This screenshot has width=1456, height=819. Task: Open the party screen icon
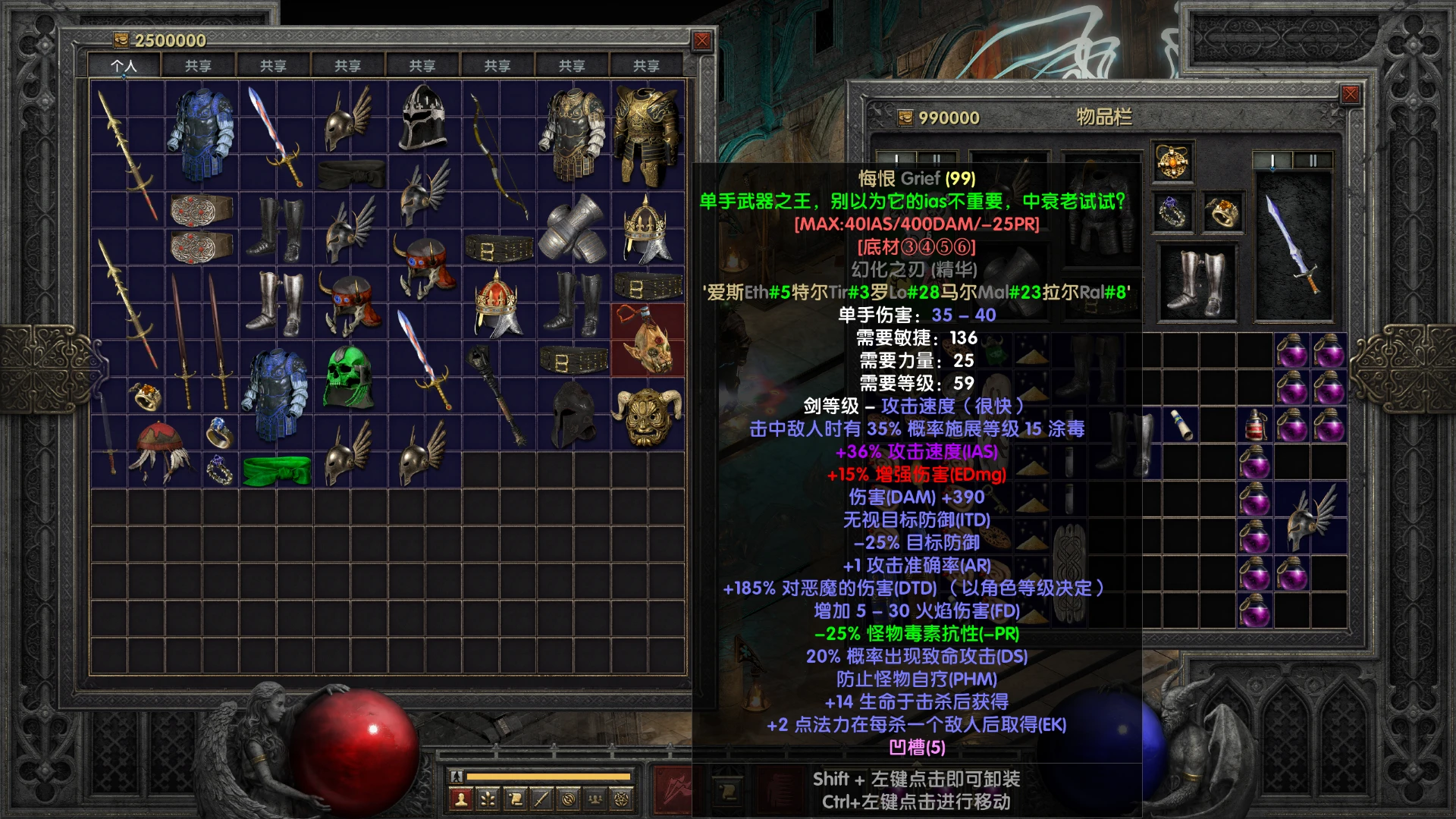(595, 800)
